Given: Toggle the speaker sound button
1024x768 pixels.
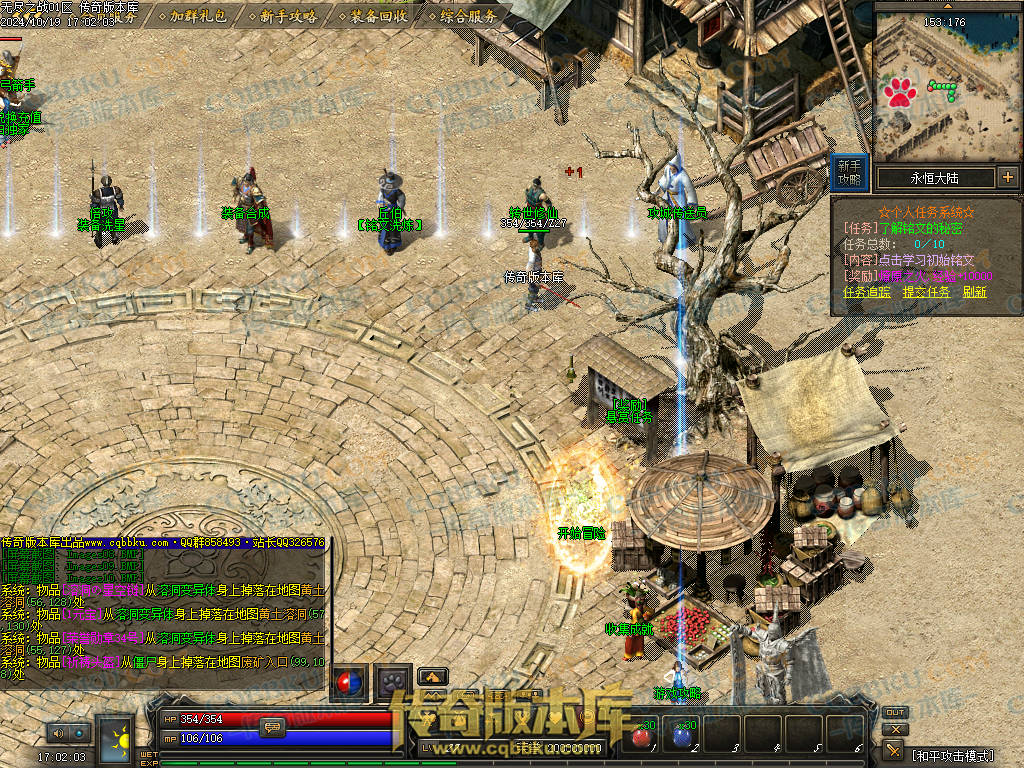Looking at the screenshot, I should (x=56, y=733).
